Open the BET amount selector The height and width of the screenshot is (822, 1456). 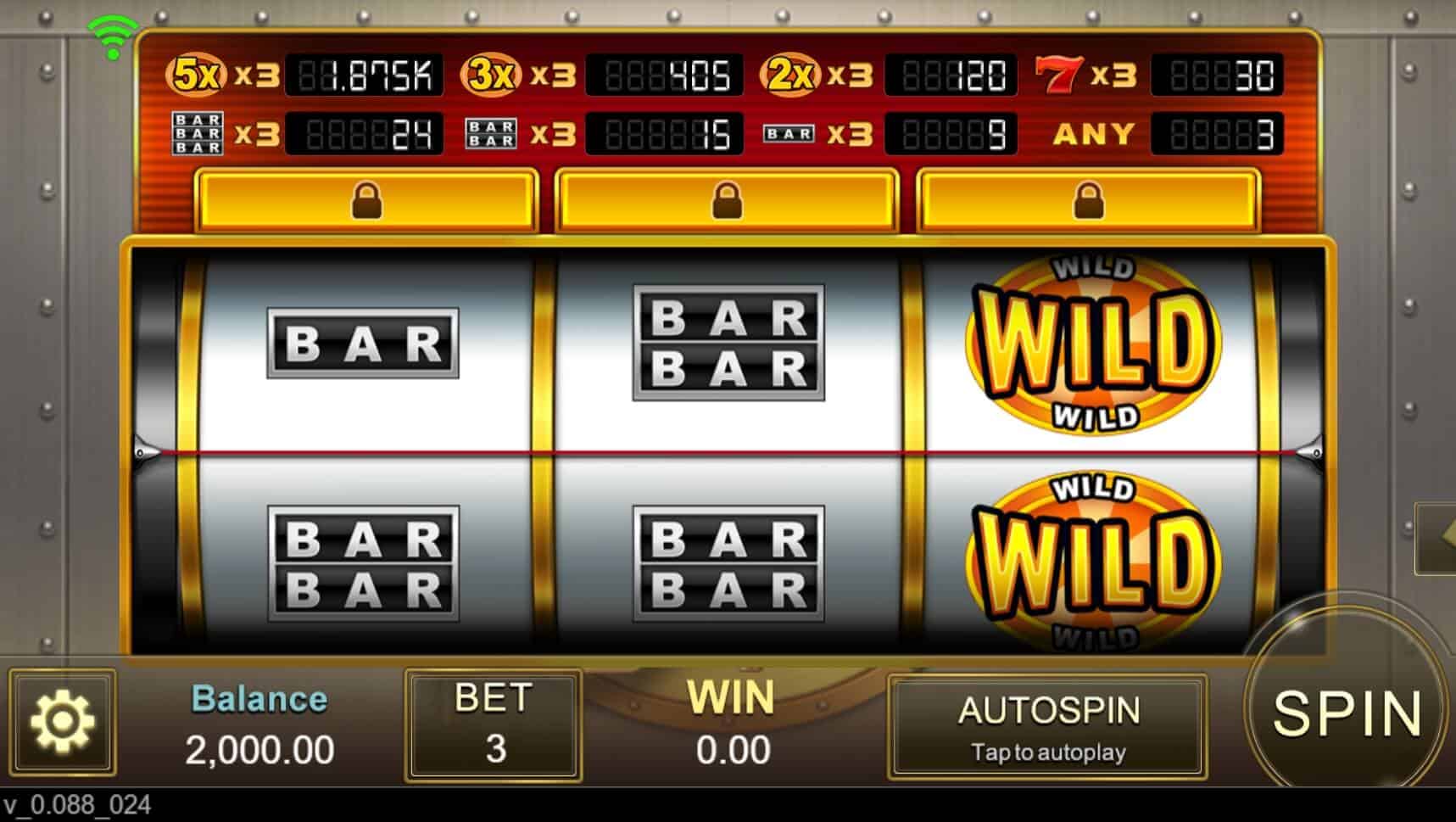click(494, 725)
